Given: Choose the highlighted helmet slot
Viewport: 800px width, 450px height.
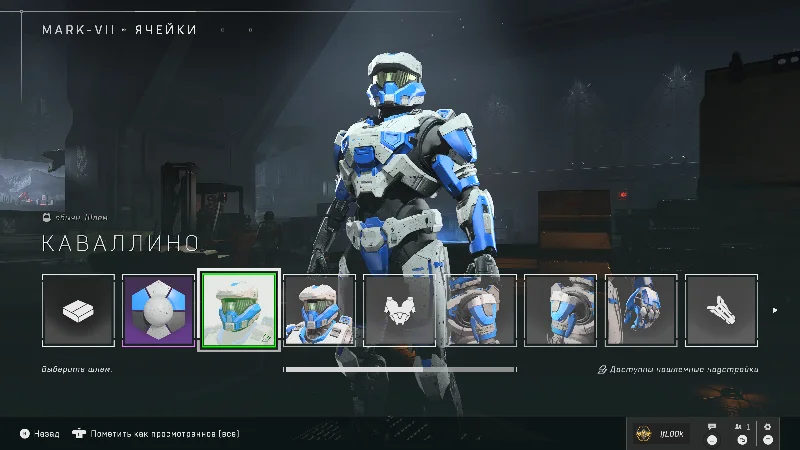Looking at the screenshot, I should point(239,310).
